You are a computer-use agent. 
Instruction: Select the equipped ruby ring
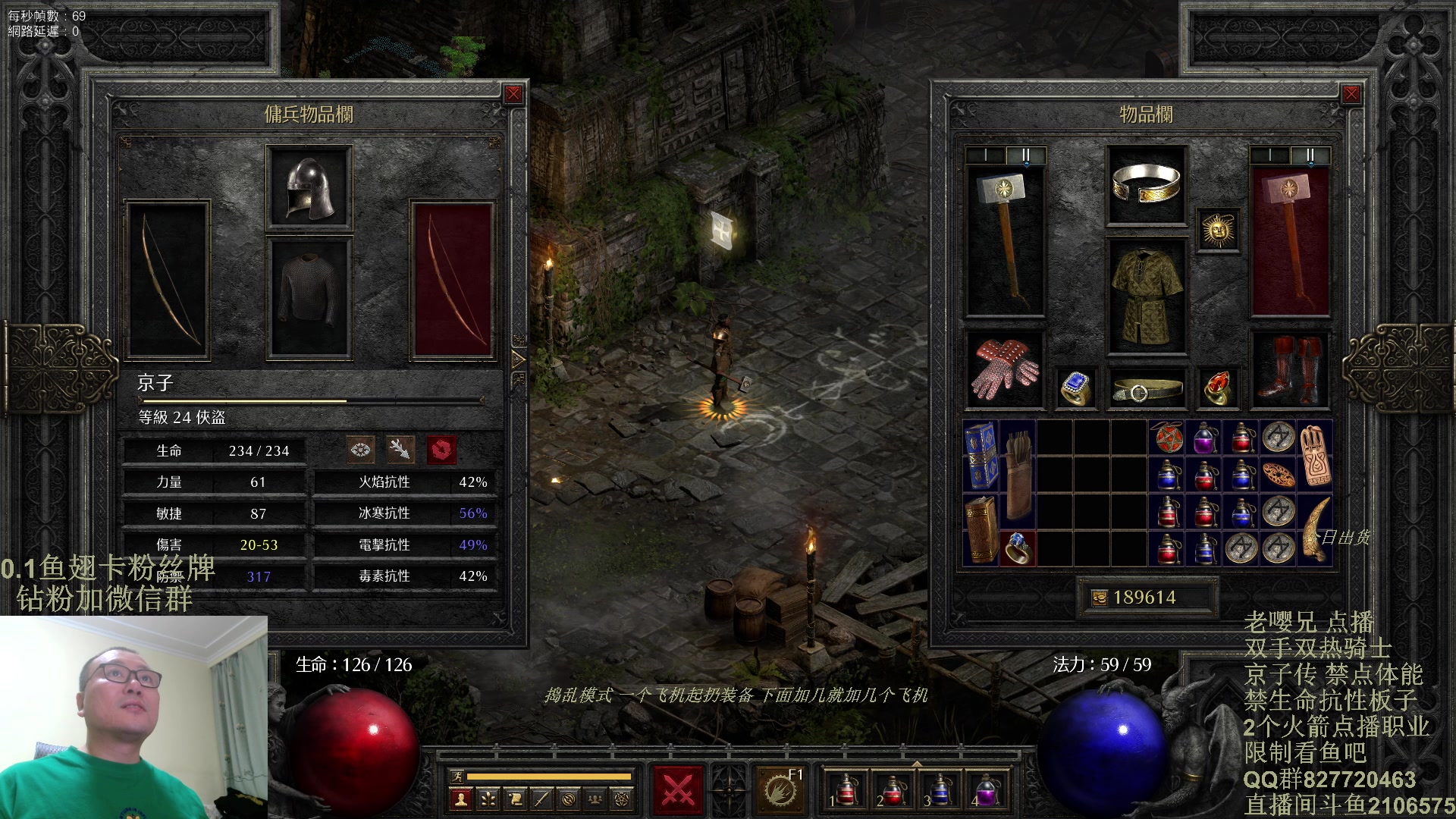1216,388
